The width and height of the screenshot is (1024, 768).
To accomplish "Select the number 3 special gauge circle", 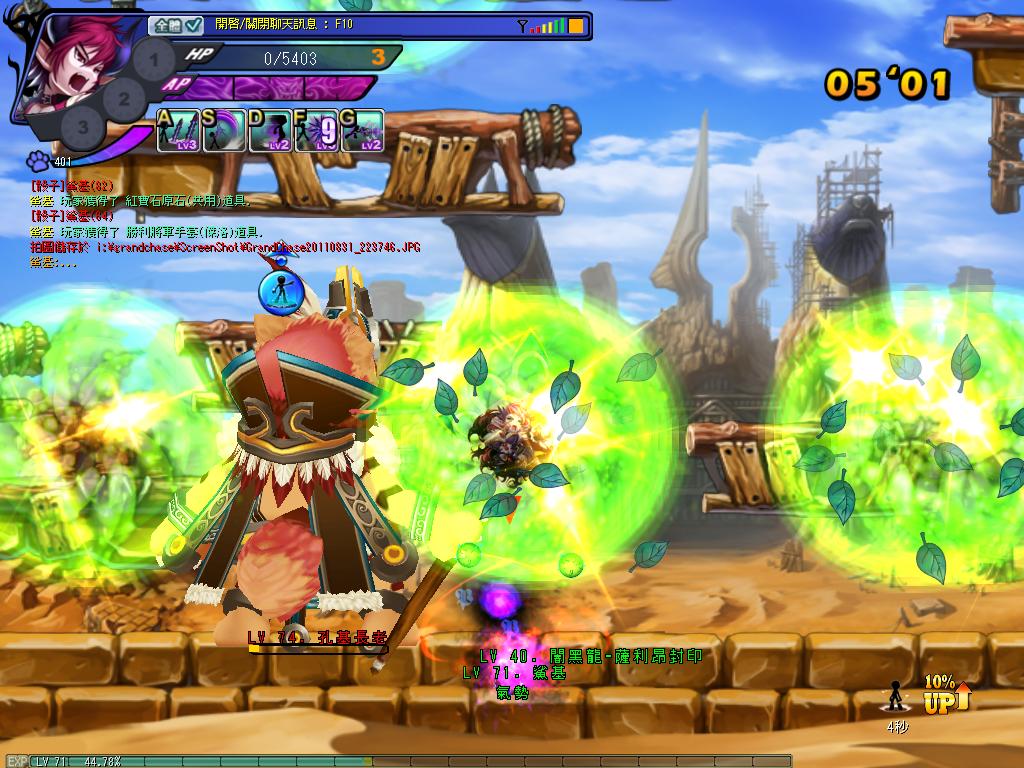I will [x=83, y=127].
